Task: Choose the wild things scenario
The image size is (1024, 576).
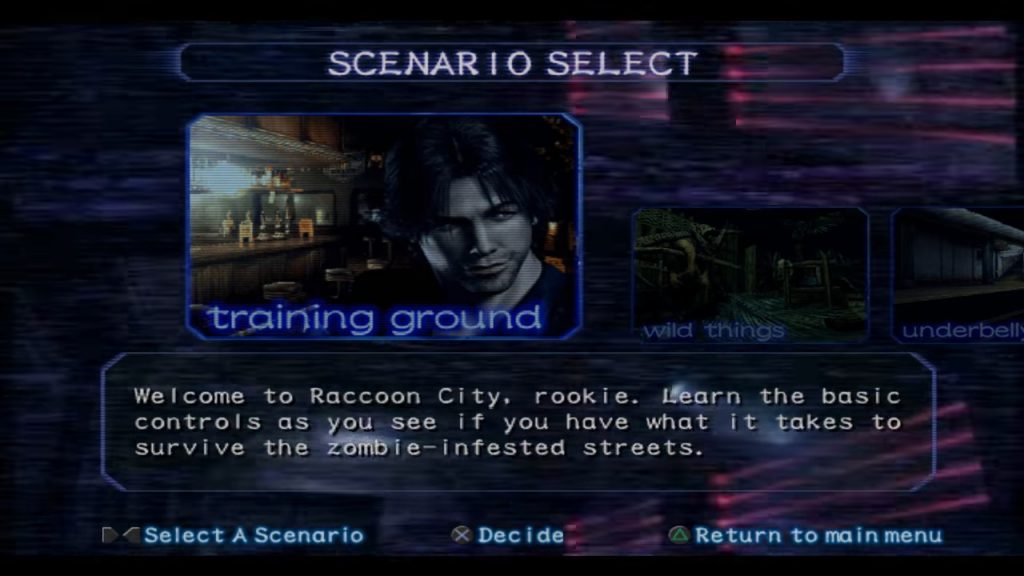Action: (x=750, y=275)
